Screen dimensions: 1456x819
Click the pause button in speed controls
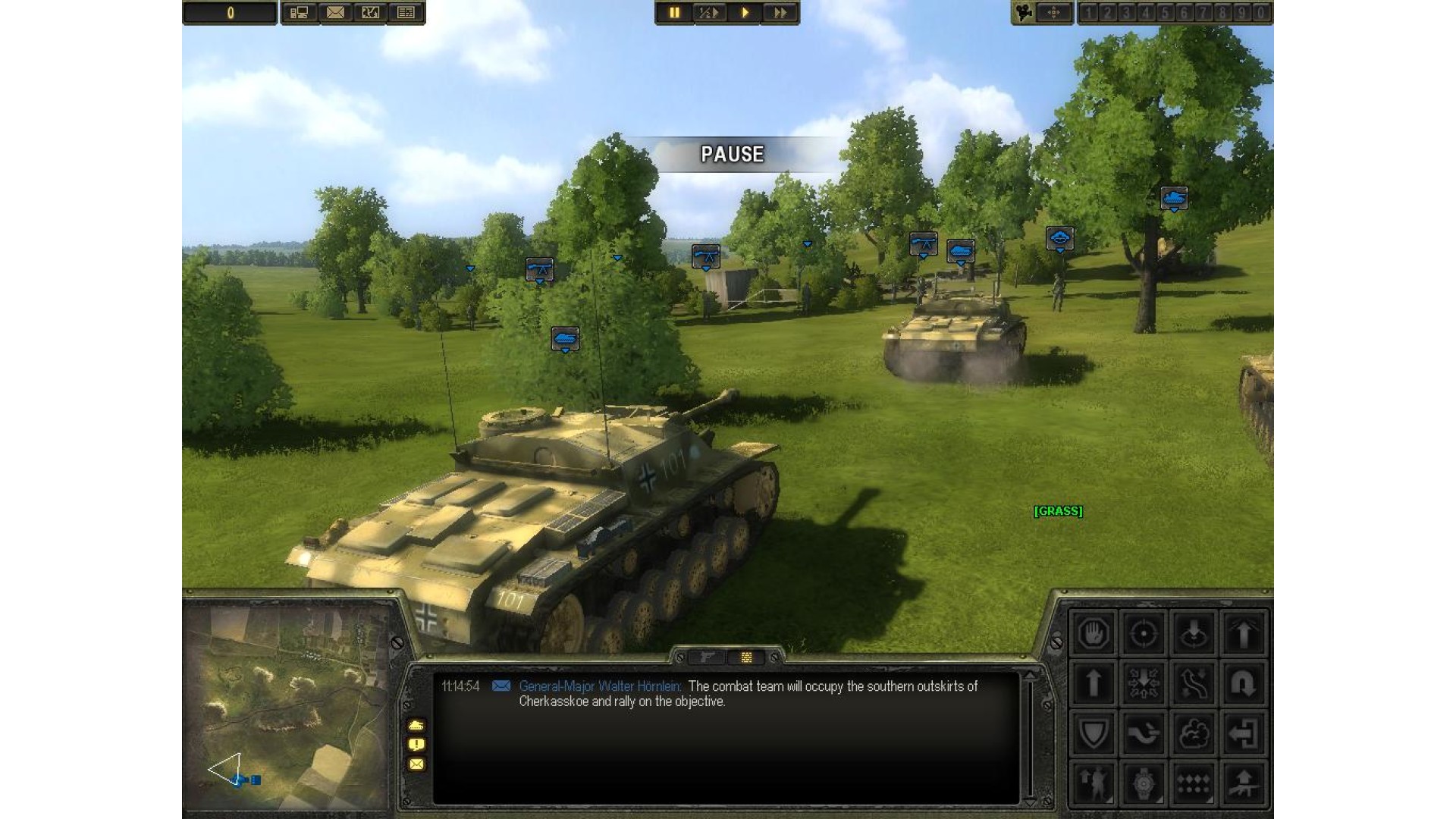674,13
